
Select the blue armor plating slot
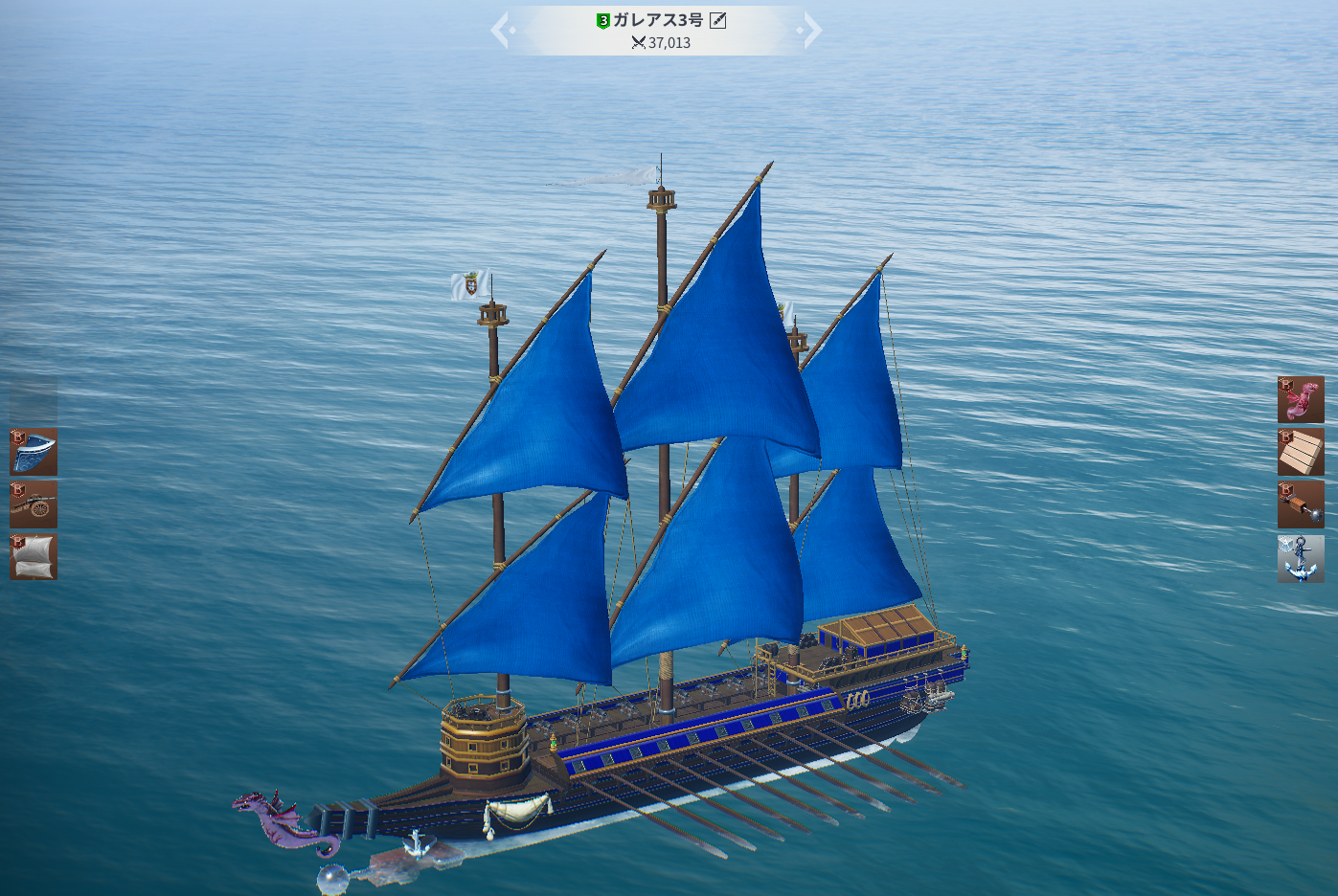click(34, 452)
